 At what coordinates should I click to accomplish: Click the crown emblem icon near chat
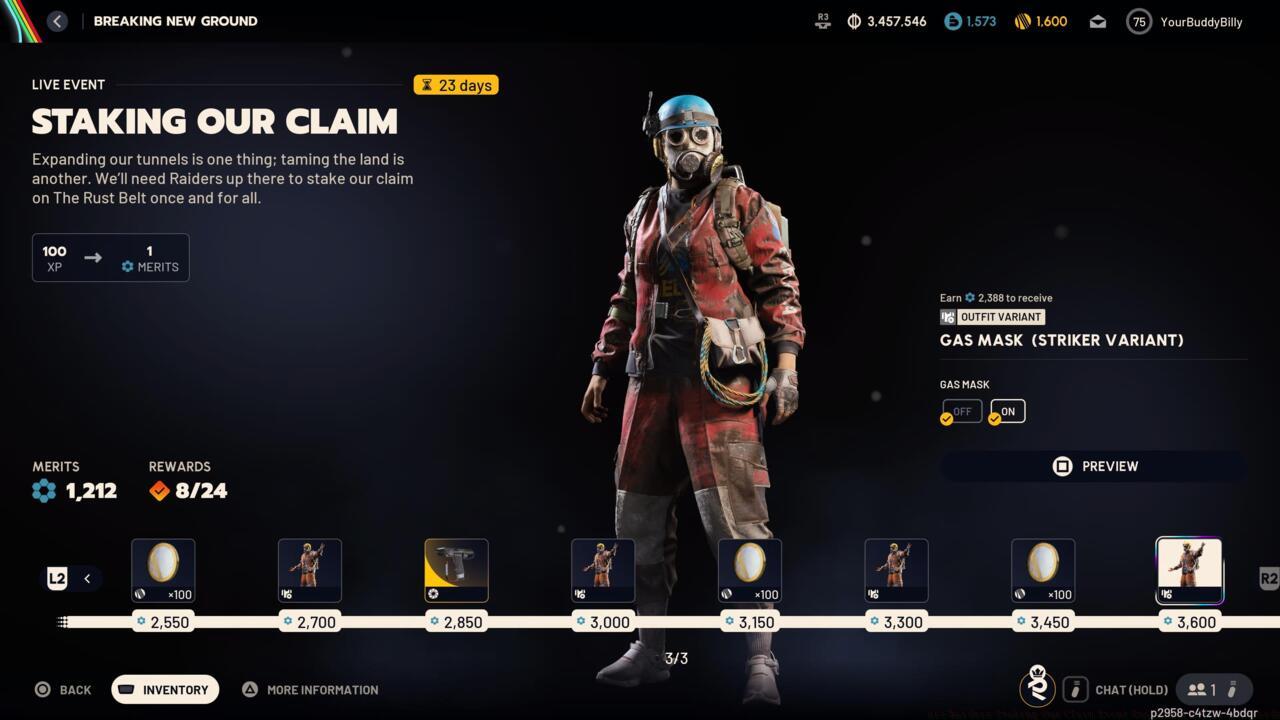[x=1037, y=689]
